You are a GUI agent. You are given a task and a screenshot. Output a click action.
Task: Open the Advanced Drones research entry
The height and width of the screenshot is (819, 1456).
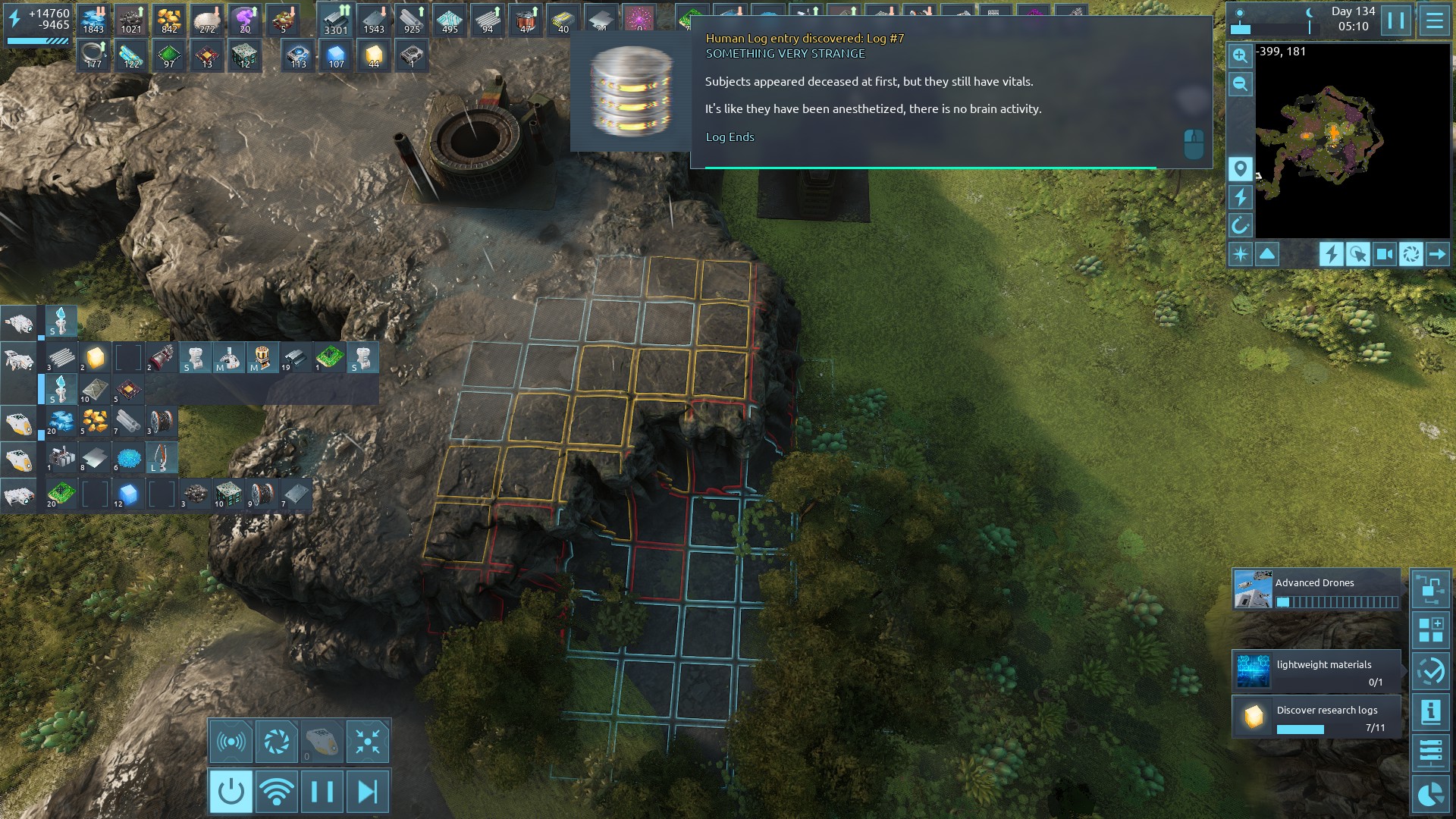point(1316,590)
